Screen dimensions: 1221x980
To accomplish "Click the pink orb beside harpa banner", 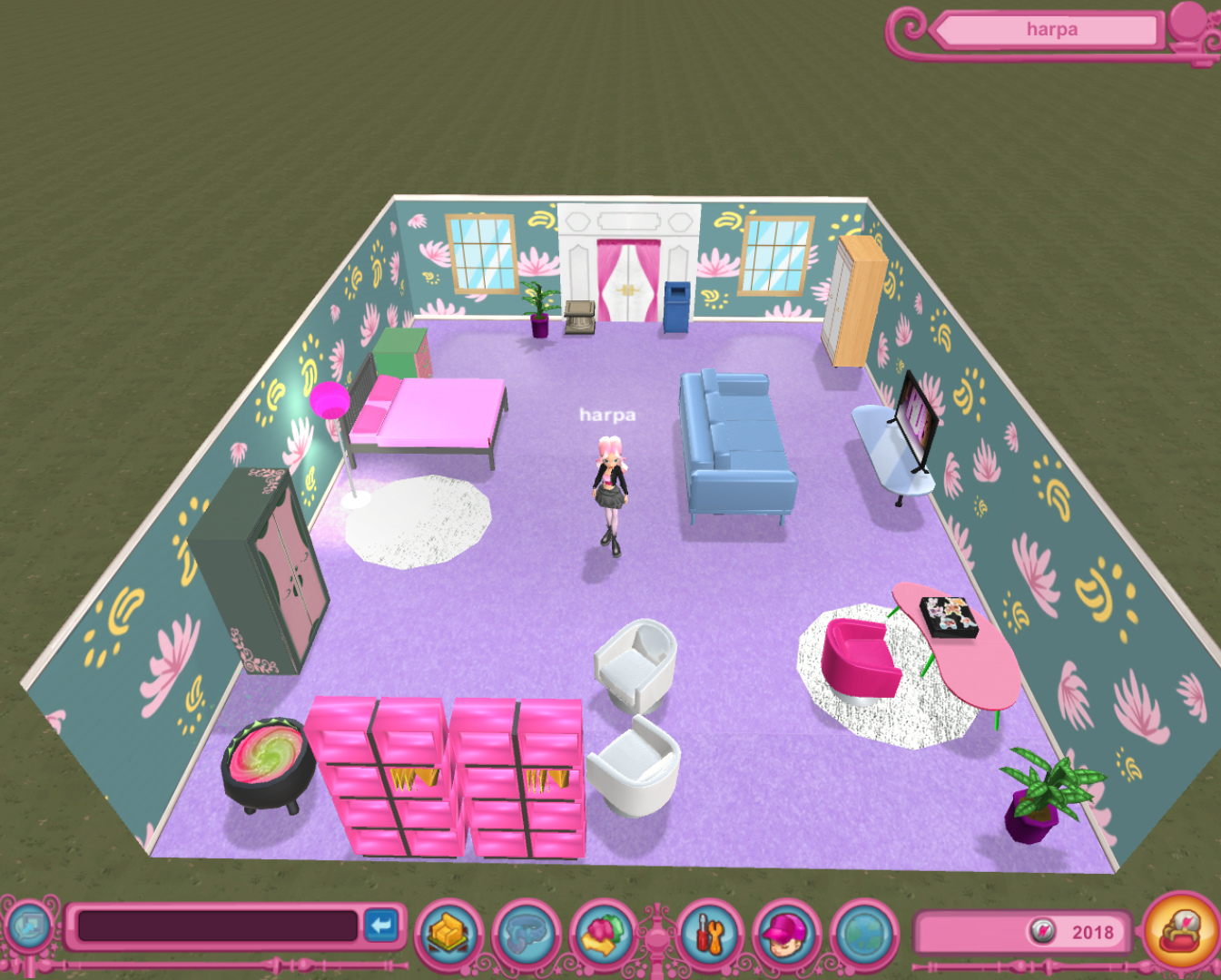I will tap(1189, 22).
